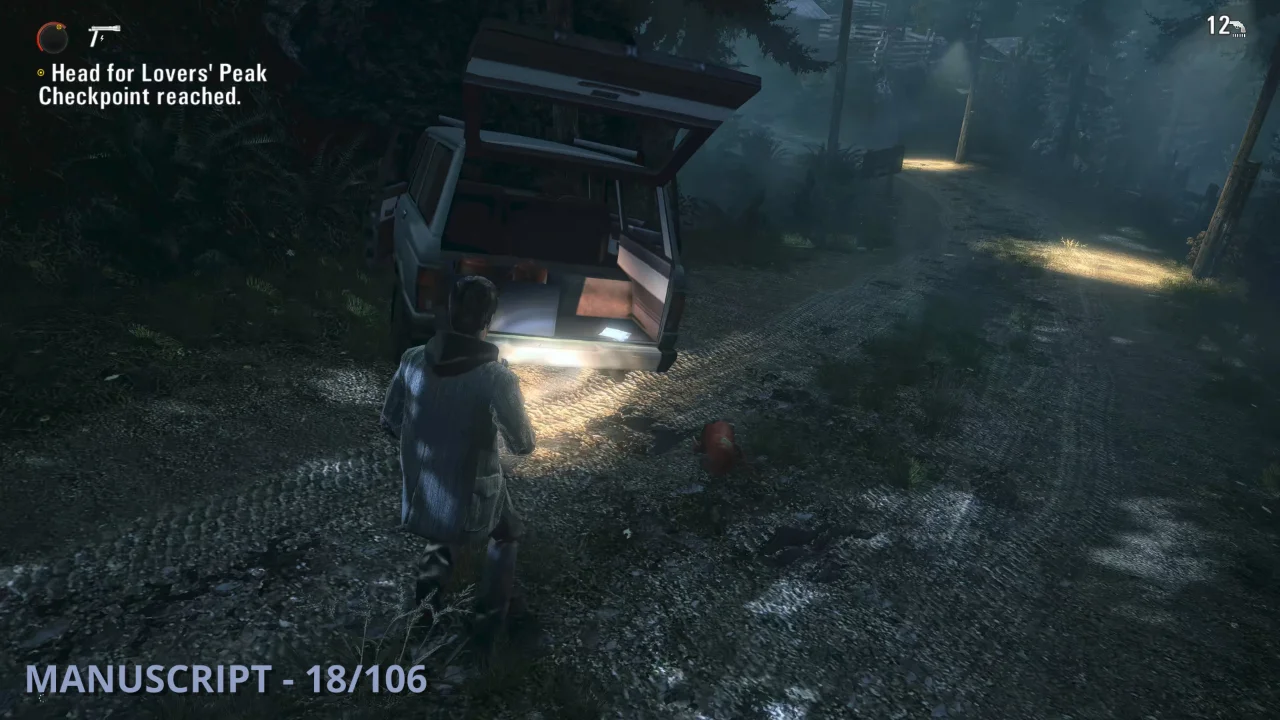Click the red charge arc on the battery dial

coord(39,37)
